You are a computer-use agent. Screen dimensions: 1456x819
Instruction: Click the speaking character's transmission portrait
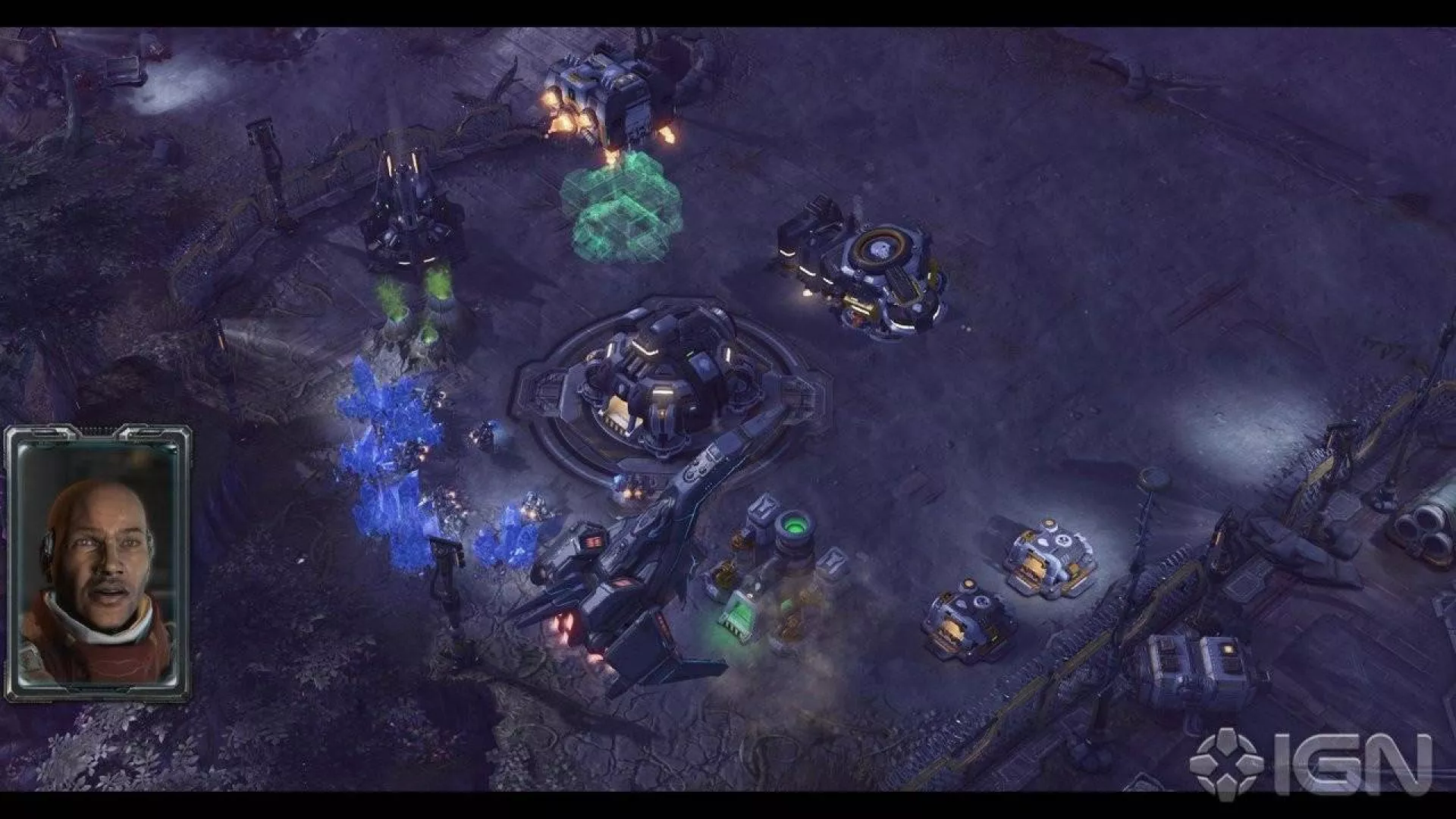tap(98, 563)
